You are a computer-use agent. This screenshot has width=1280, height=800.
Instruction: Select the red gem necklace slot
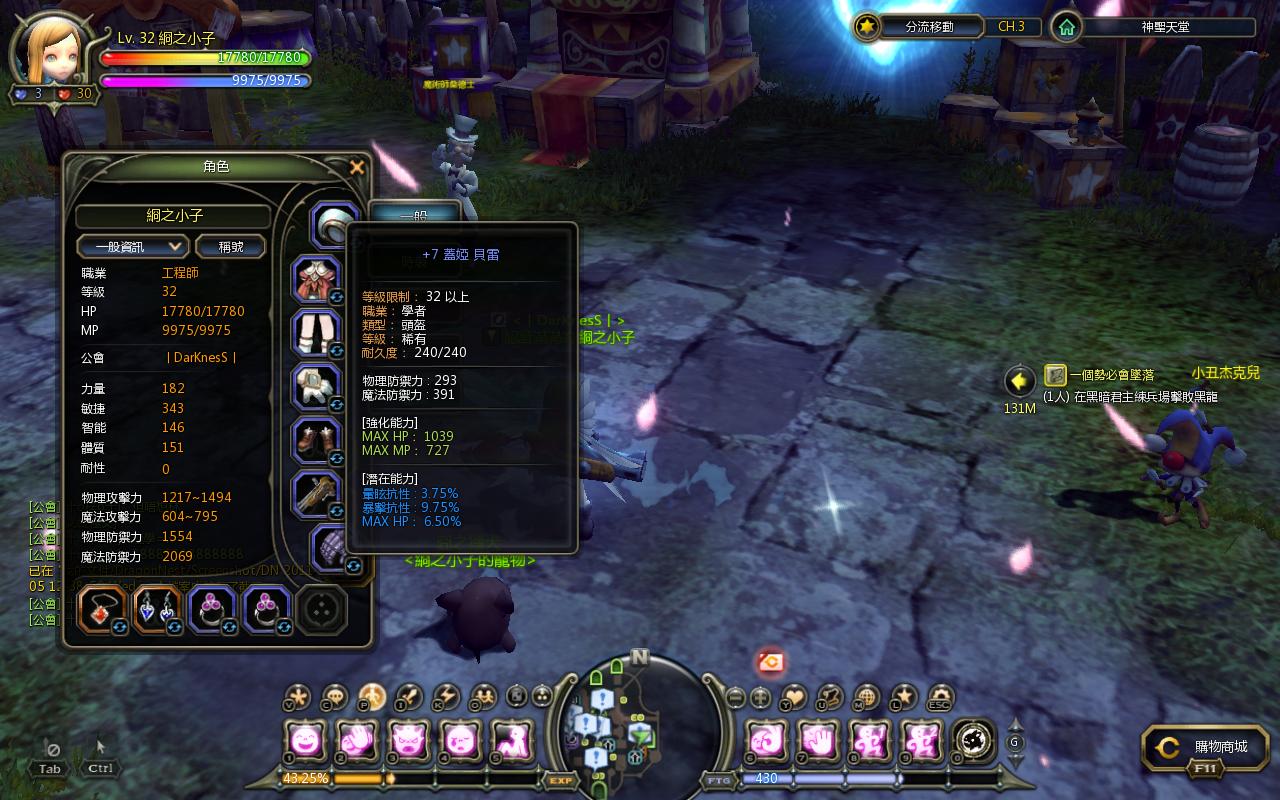[102, 609]
